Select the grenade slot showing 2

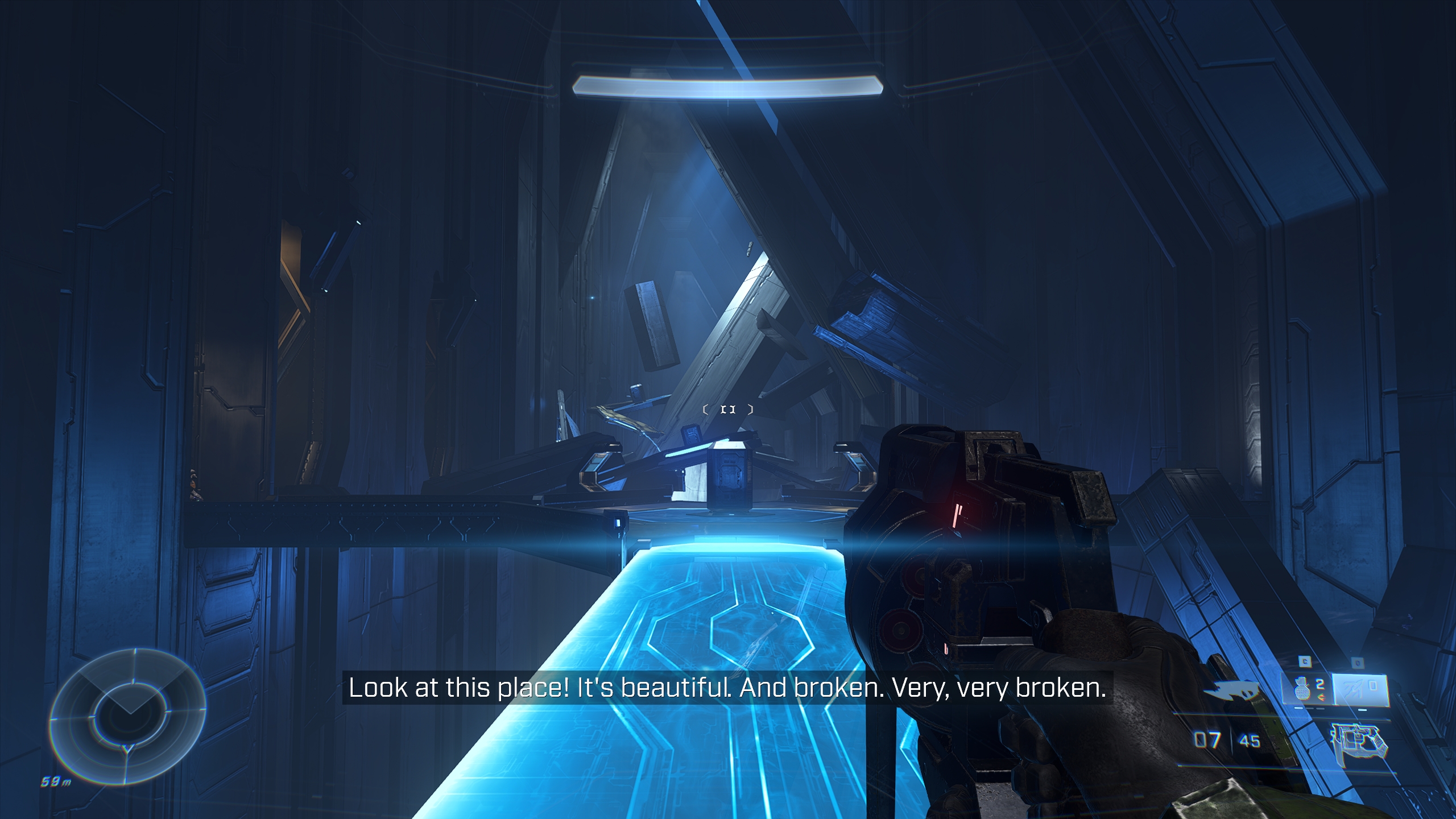tap(1306, 690)
